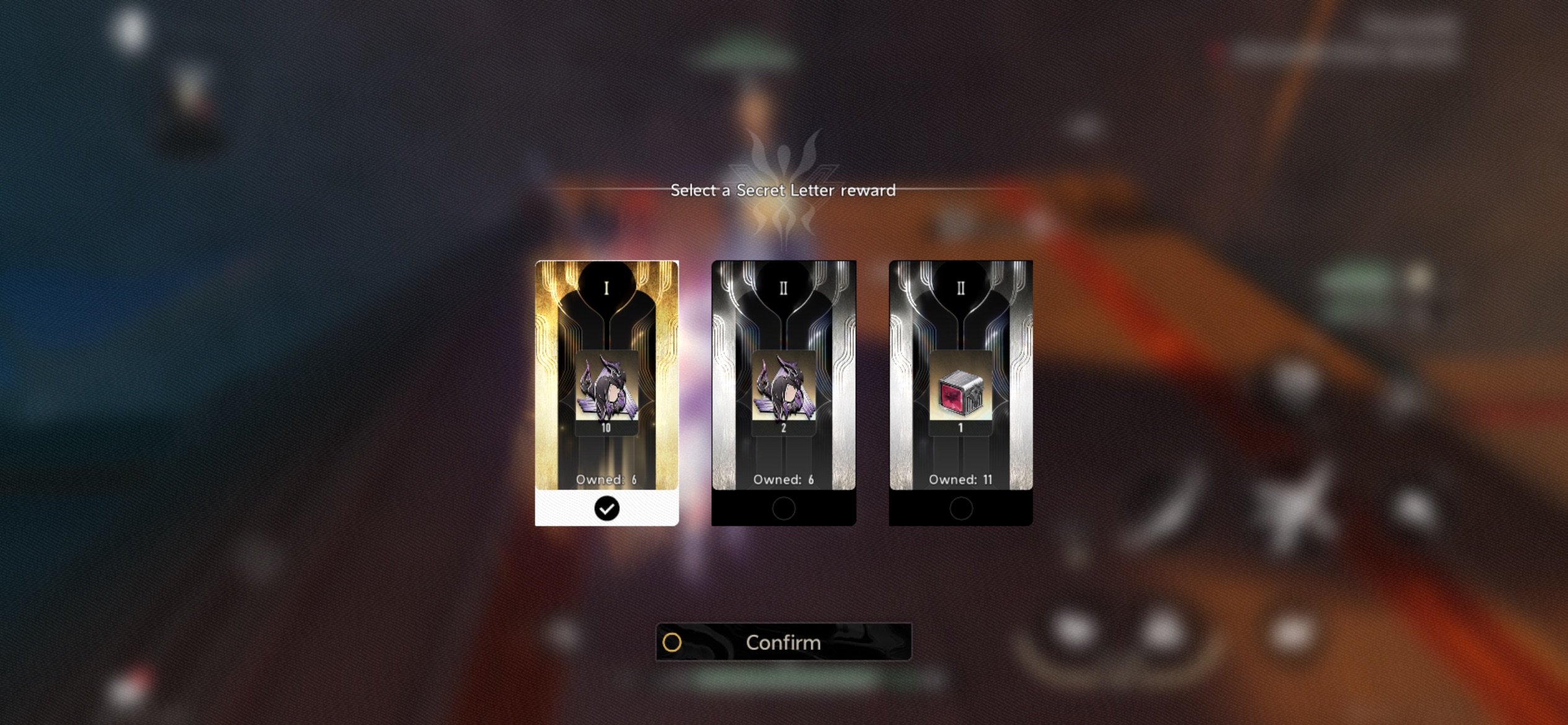
Task: Click the checked radio circle under gold card
Action: point(606,509)
